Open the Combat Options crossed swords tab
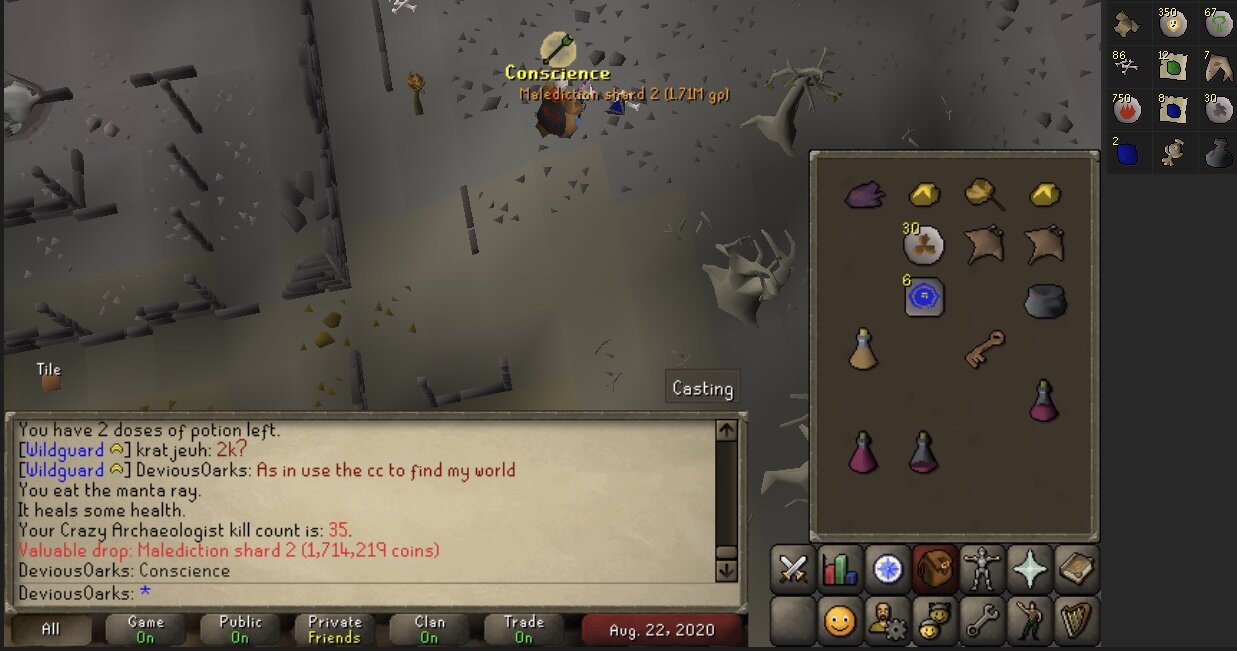 (793, 570)
